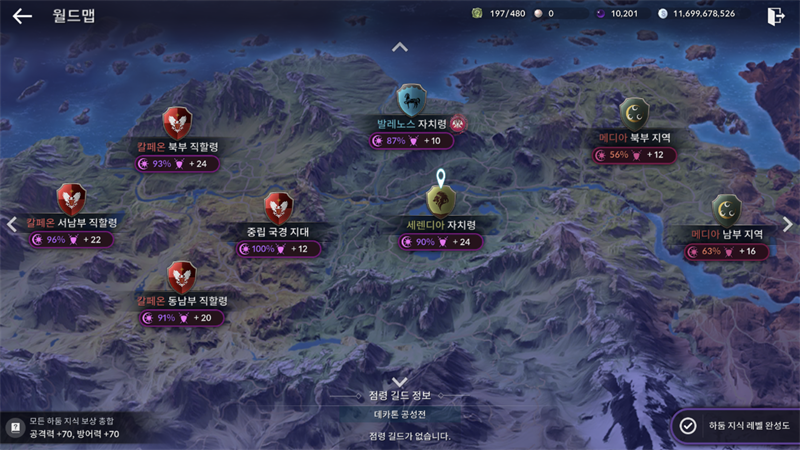Select 발레노스 자치령 region marker
The height and width of the screenshot is (450, 800).
pyautogui.click(x=412, y=101)
